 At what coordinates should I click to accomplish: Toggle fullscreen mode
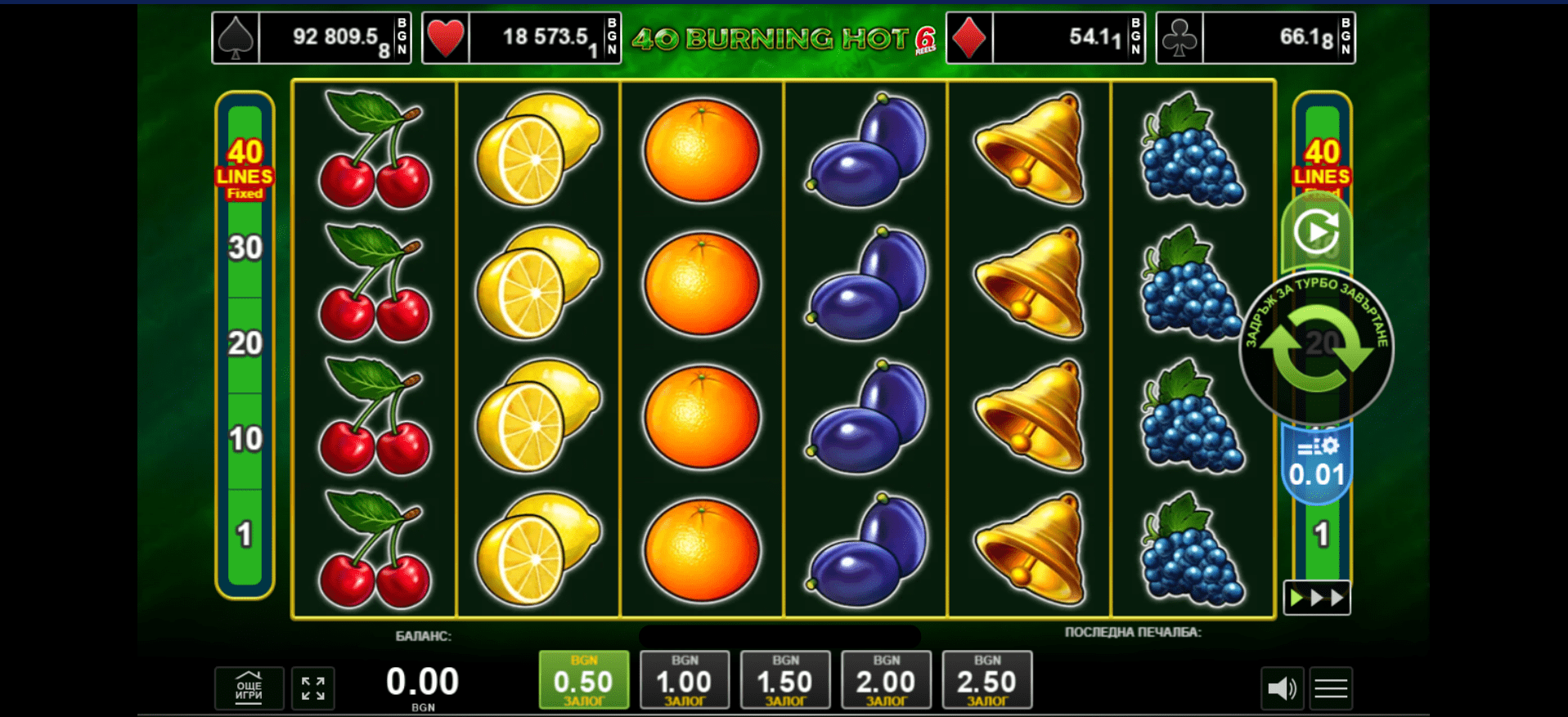(x=312, y=688)
